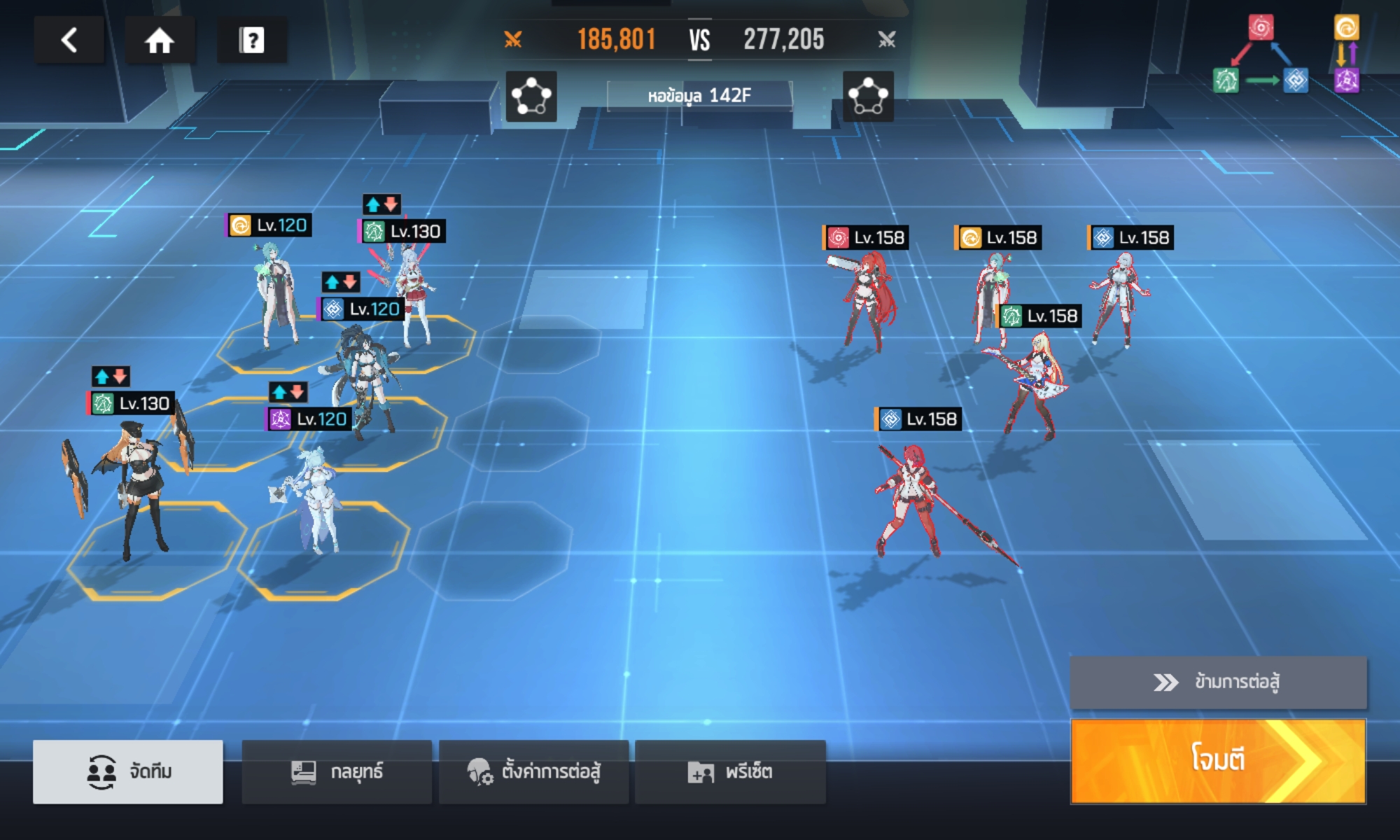Select the จัดทีม team setup tab

tap(128, 771)
